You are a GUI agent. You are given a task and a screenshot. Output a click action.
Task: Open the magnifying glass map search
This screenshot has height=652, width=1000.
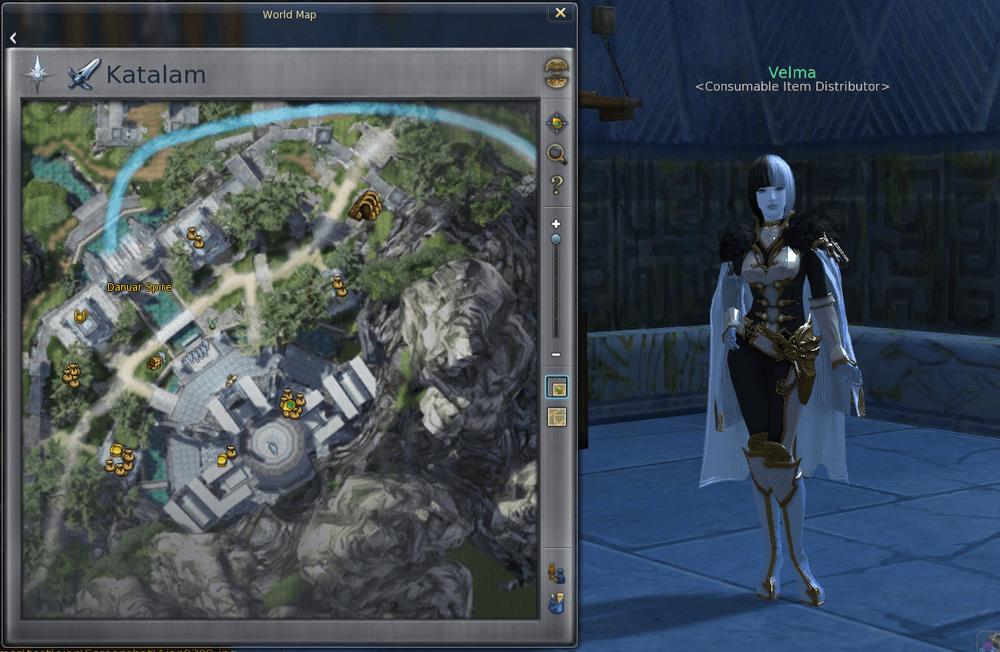tap(556, 154)
